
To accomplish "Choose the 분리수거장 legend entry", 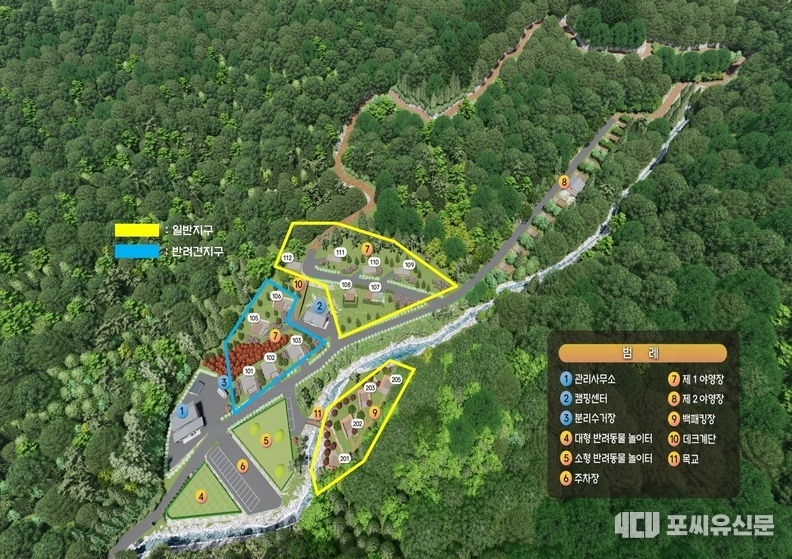I will point(597,418).
